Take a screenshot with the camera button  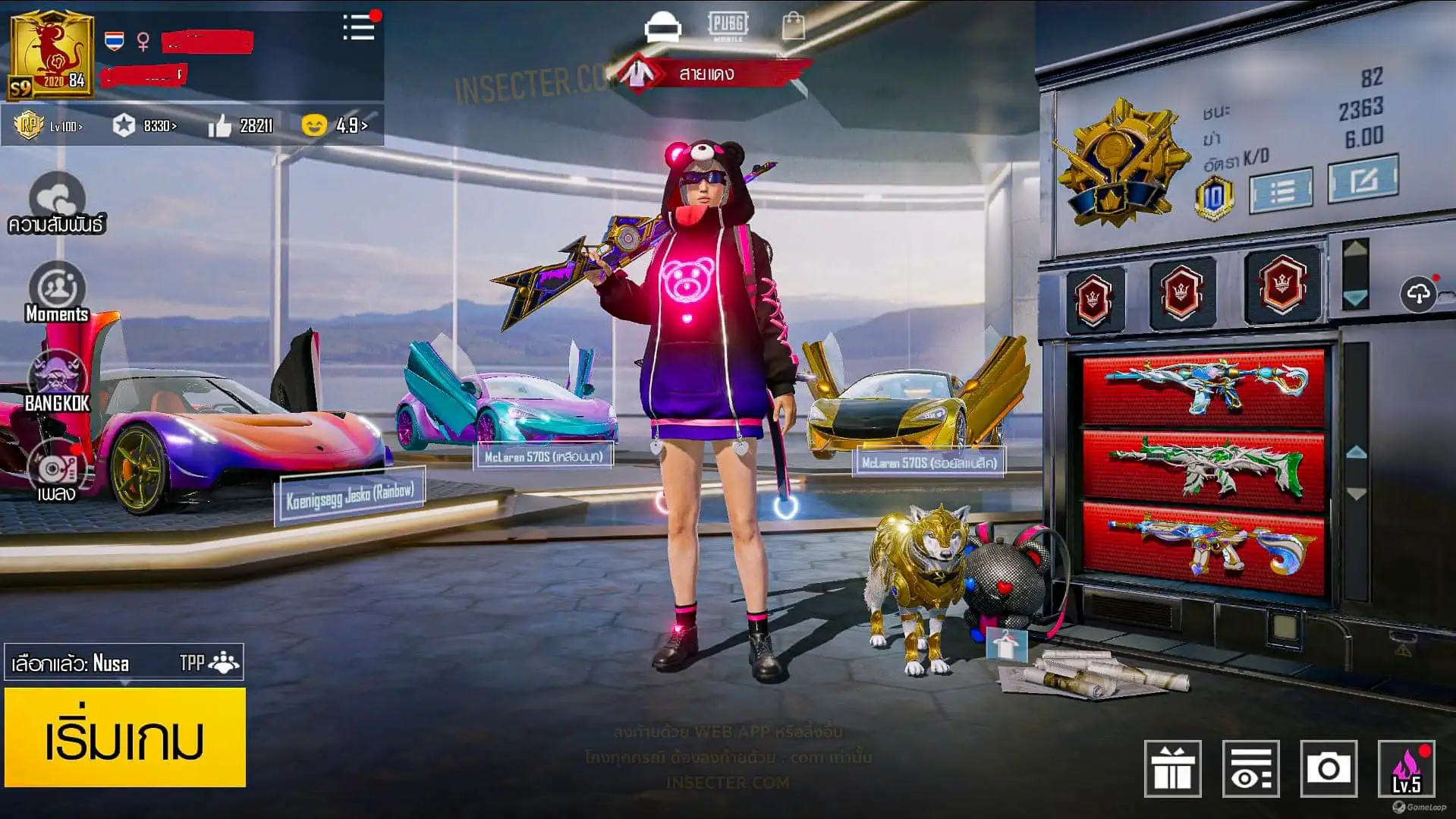coord(1328,769)
